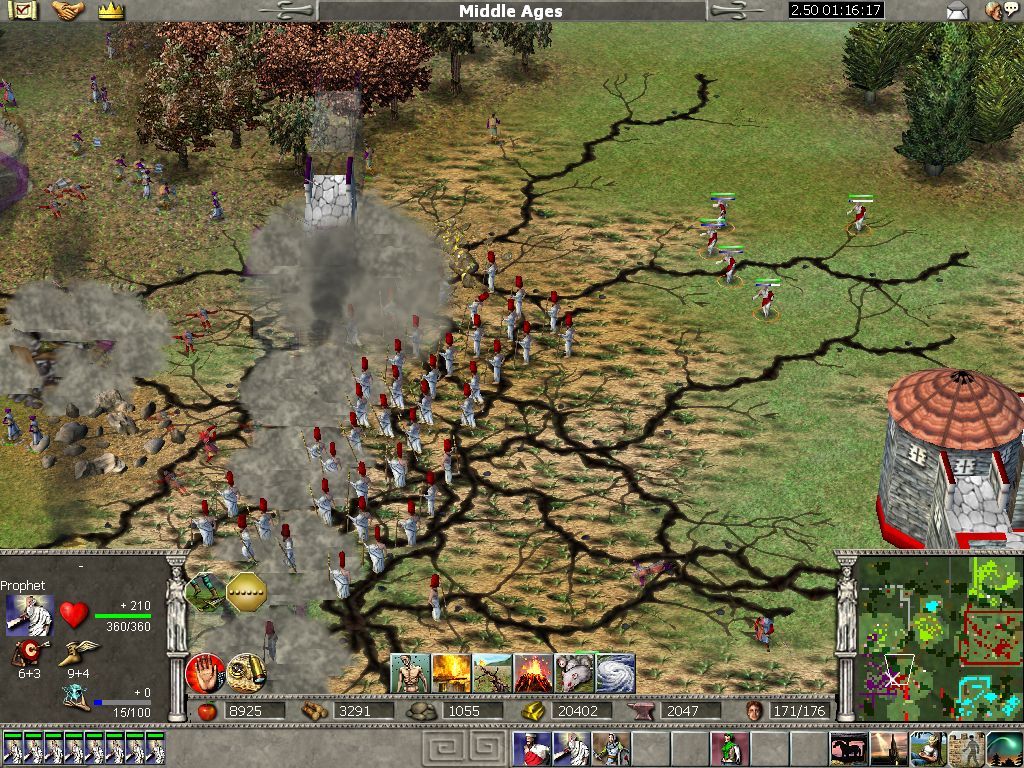
Task: Select the green-hooded unit group button
Action: [730, 748]
